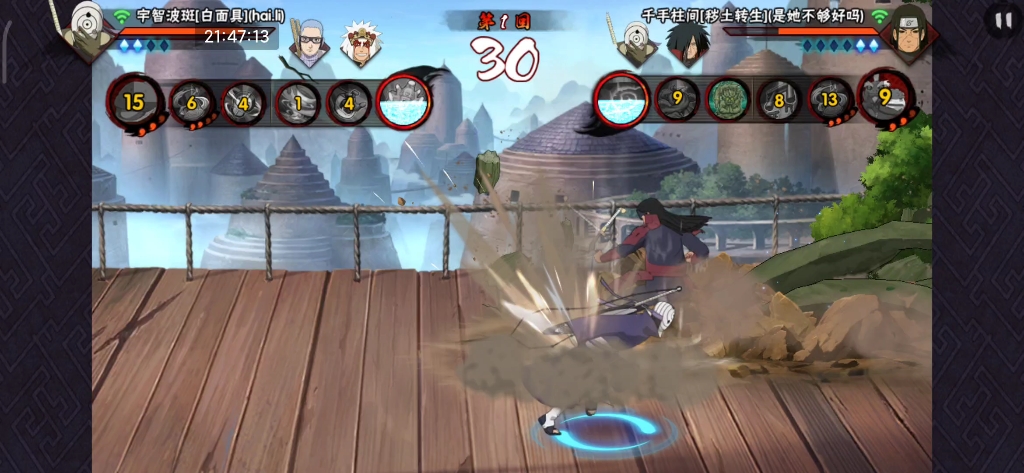Viewport: 1024px width, 473px height.
Task: Activate the skill icon showing cooldown 1
Action: pyautogui.click(x=297, y=102)
